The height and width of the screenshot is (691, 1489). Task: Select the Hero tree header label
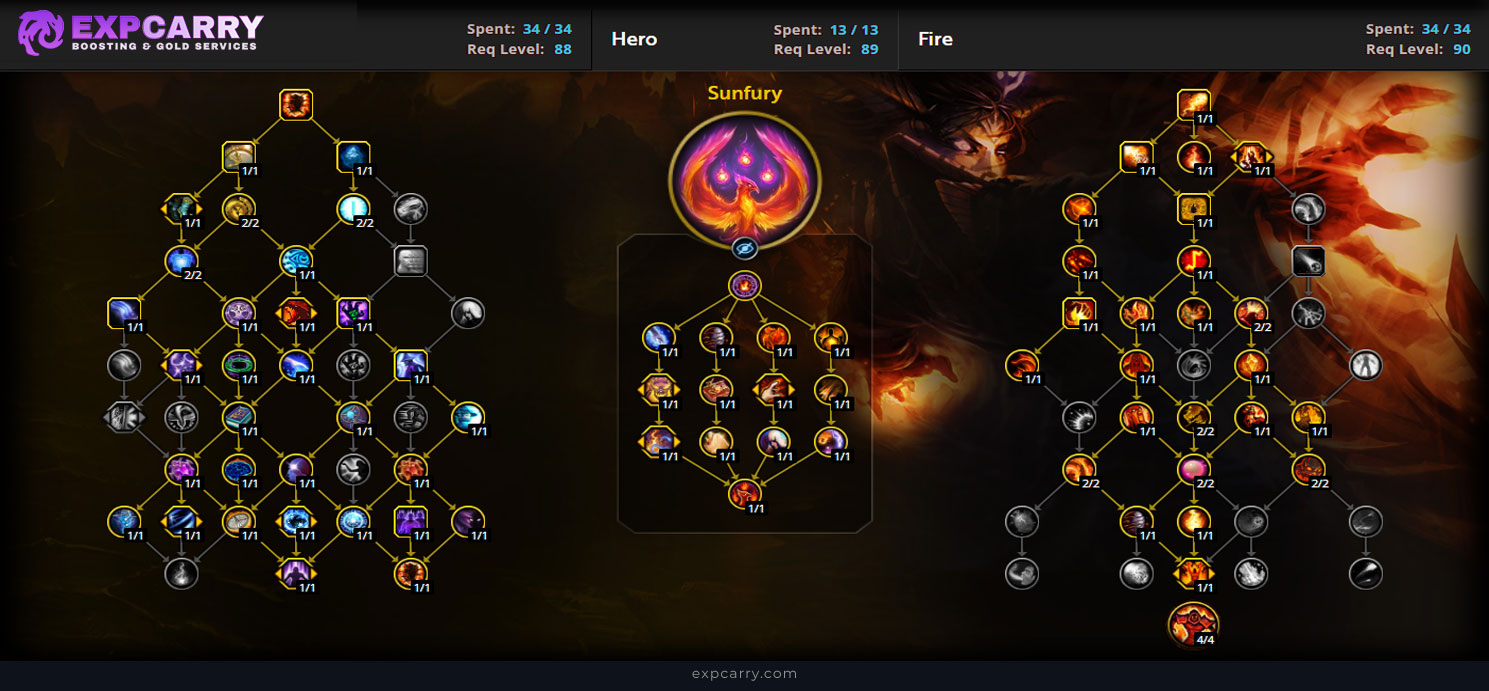coord(634,39)
